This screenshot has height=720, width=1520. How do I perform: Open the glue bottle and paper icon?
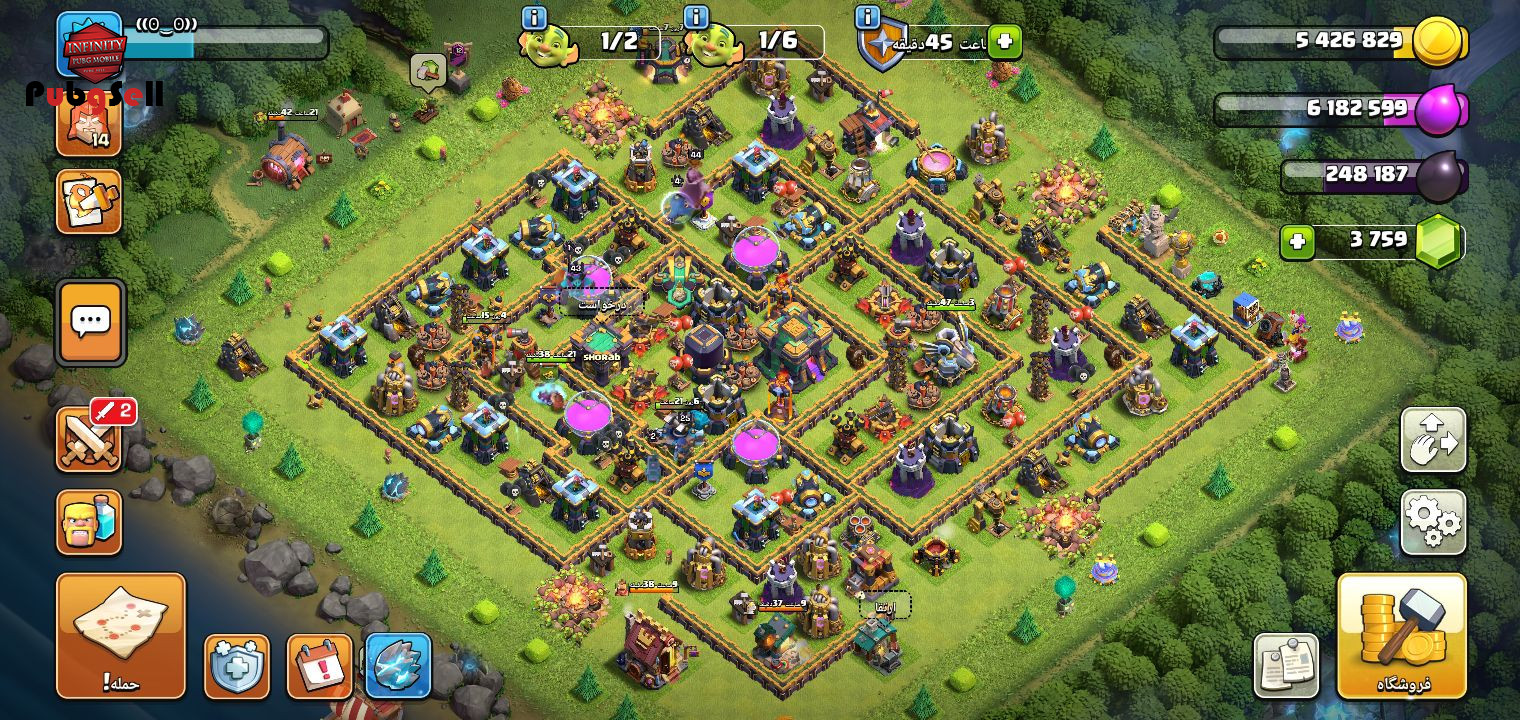(89, 202)
